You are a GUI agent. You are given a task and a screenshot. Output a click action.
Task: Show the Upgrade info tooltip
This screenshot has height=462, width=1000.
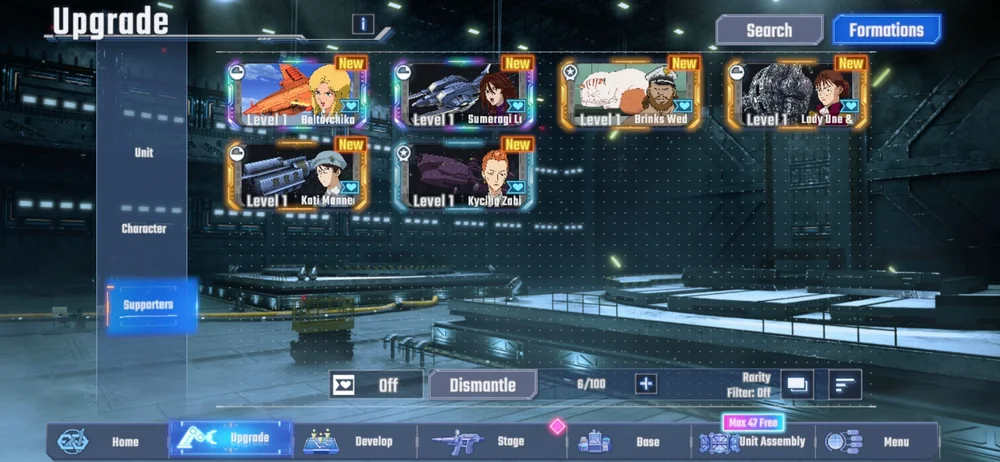(363, 25)
